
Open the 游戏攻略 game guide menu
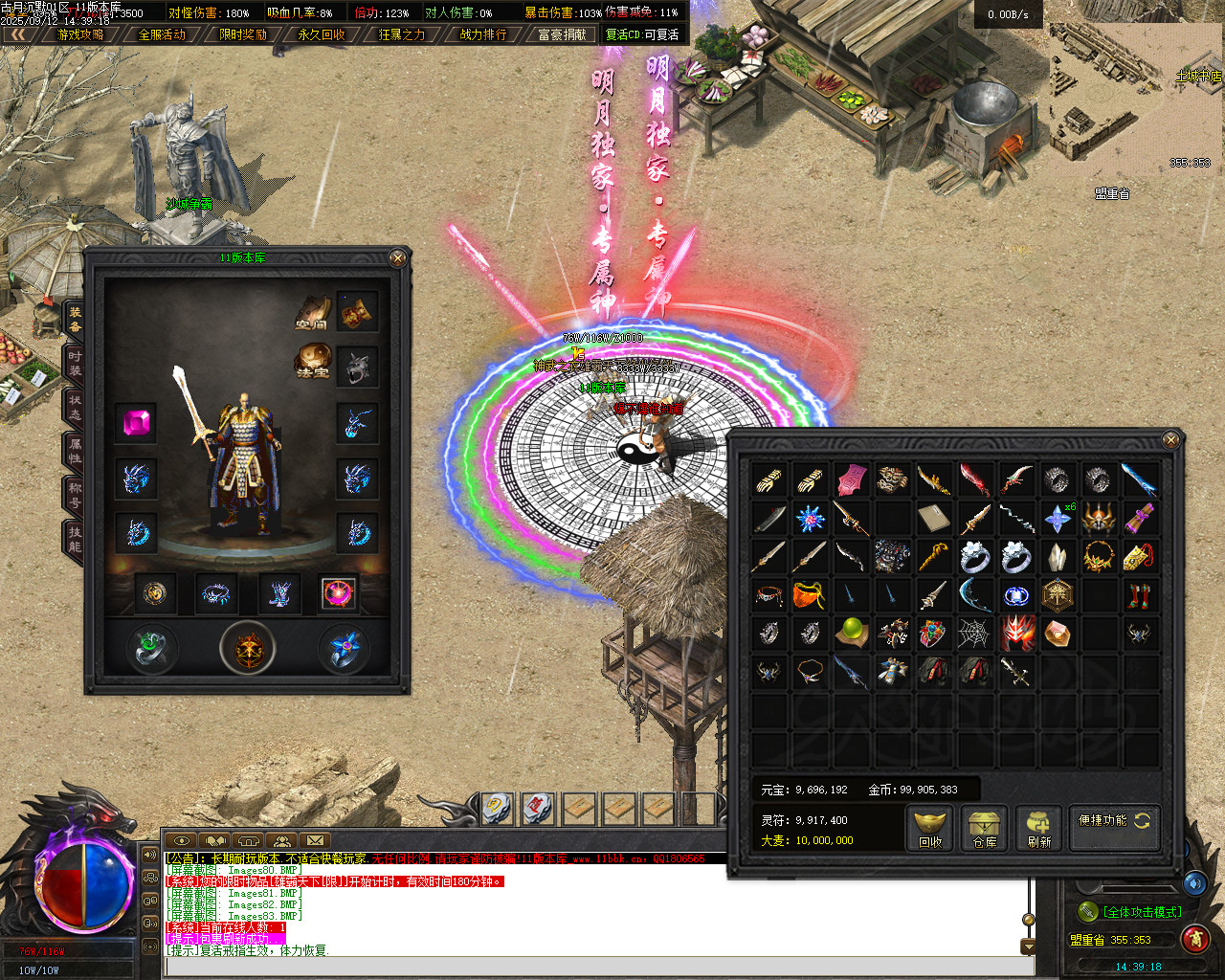coord(81,34)
